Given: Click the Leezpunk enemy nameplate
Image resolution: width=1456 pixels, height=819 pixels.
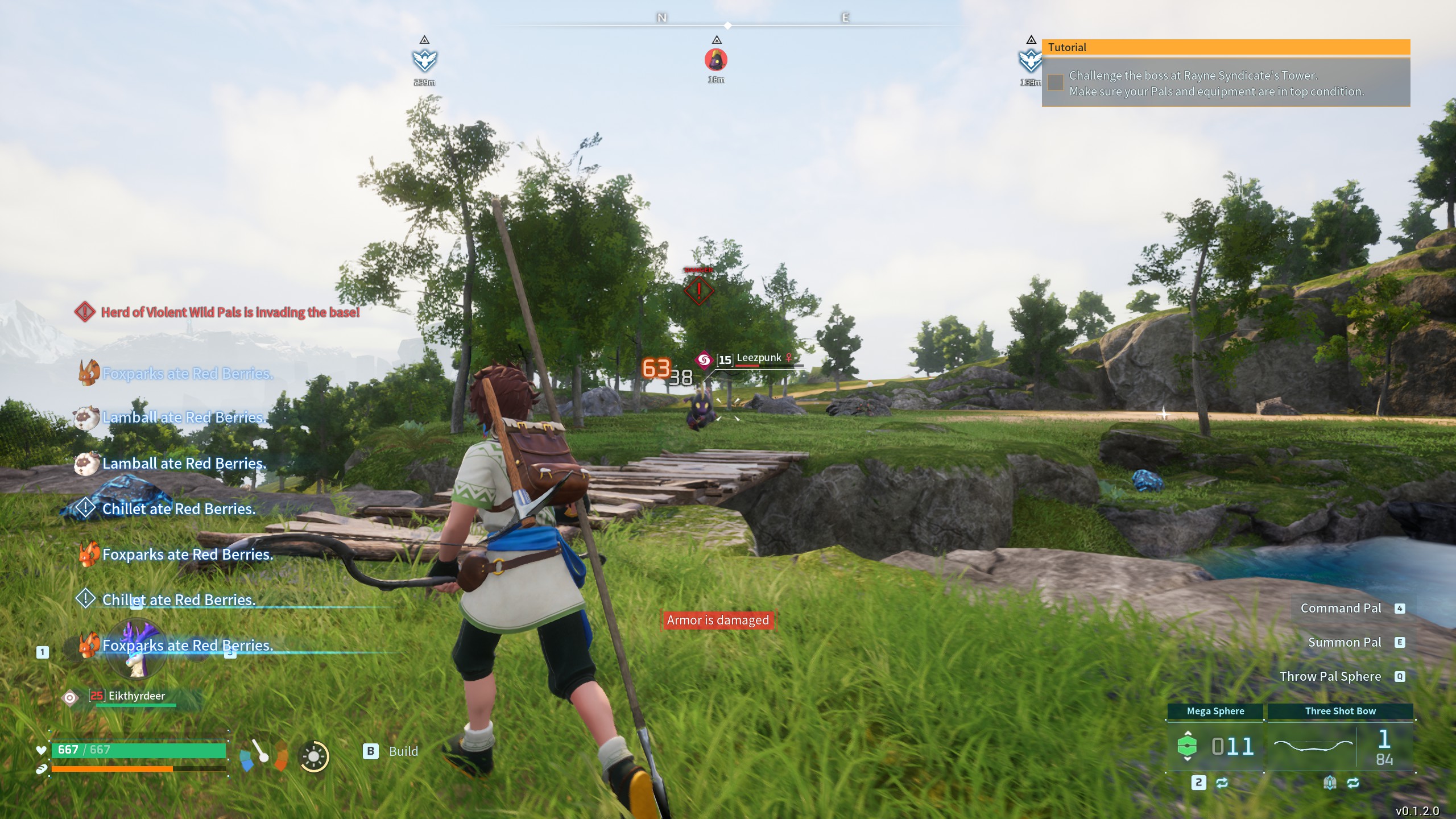Looking at the screenshot, I should (758, 359).
